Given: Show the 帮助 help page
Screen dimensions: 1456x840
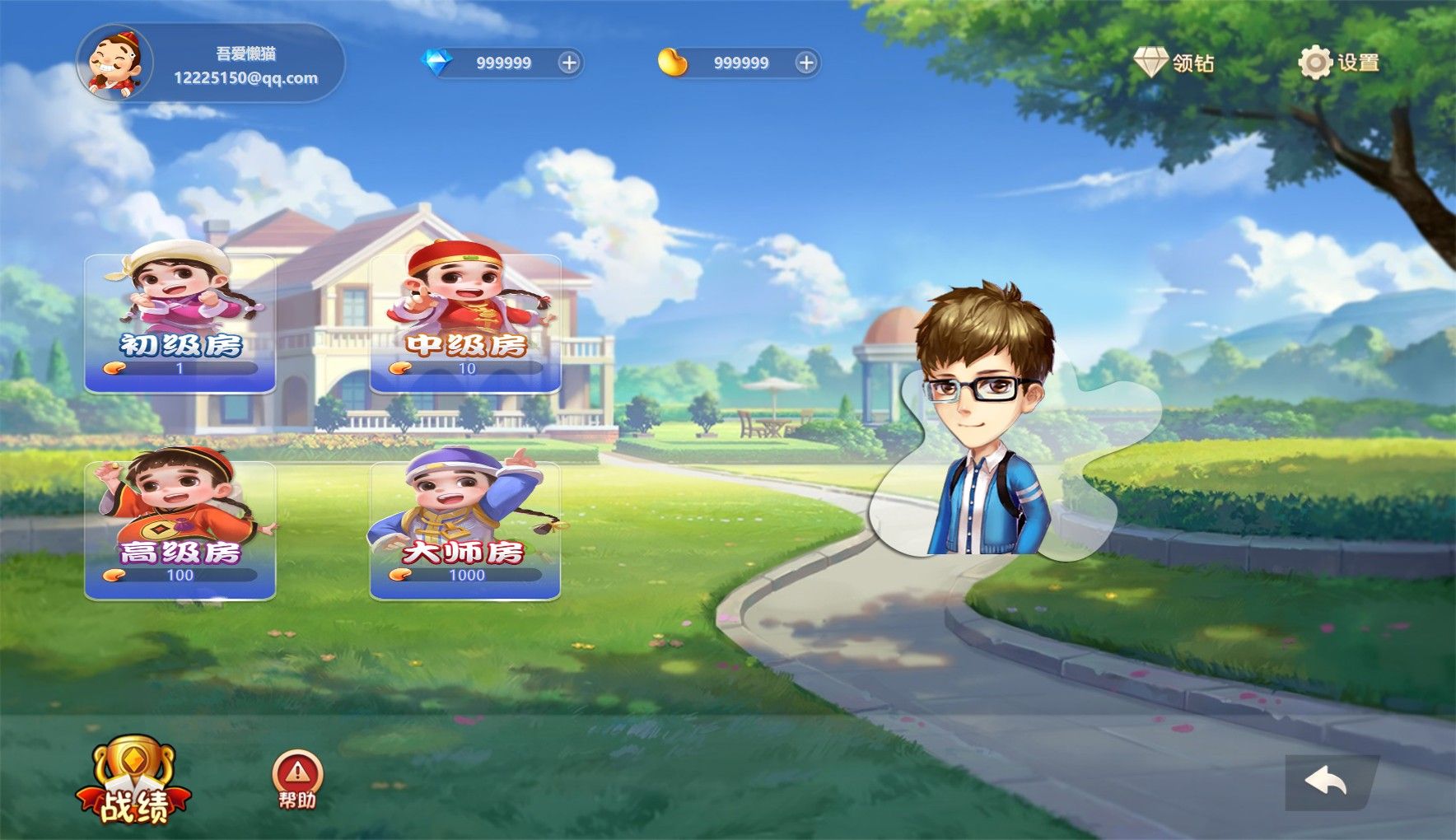Looking at the screenshot, I should pos(297,780).
